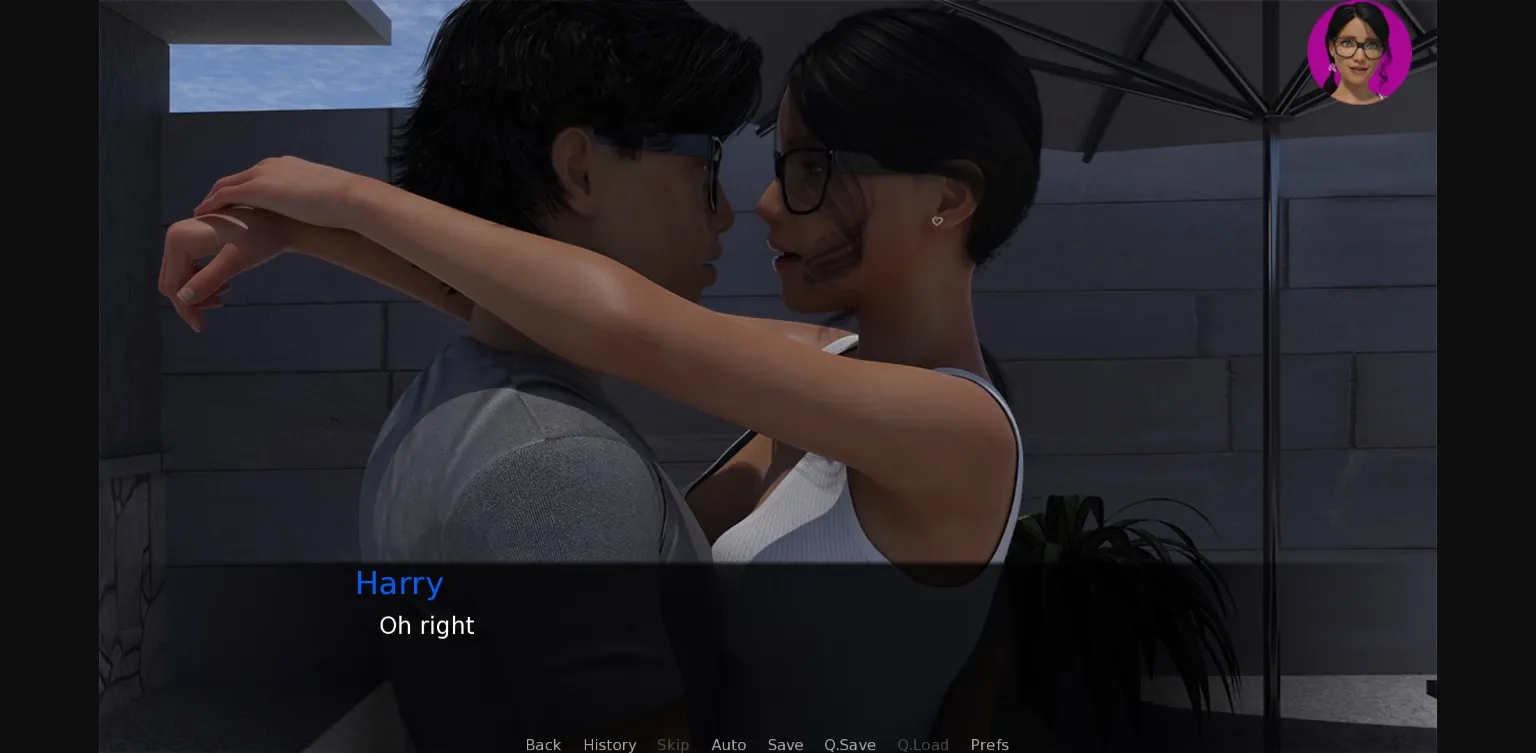Screen dimensions: 1536x753
Task: Open preferences from the Prefs menu entry
Action: [989, 745]
